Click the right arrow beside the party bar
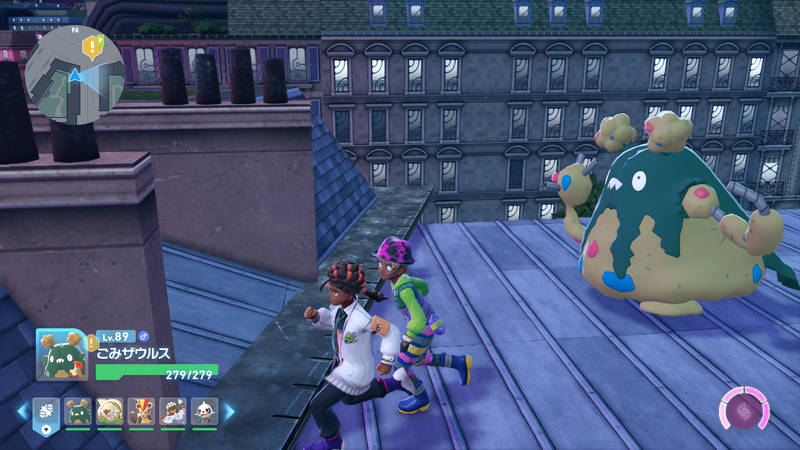This screenshot has height=450, width=800. click(229, 411)
